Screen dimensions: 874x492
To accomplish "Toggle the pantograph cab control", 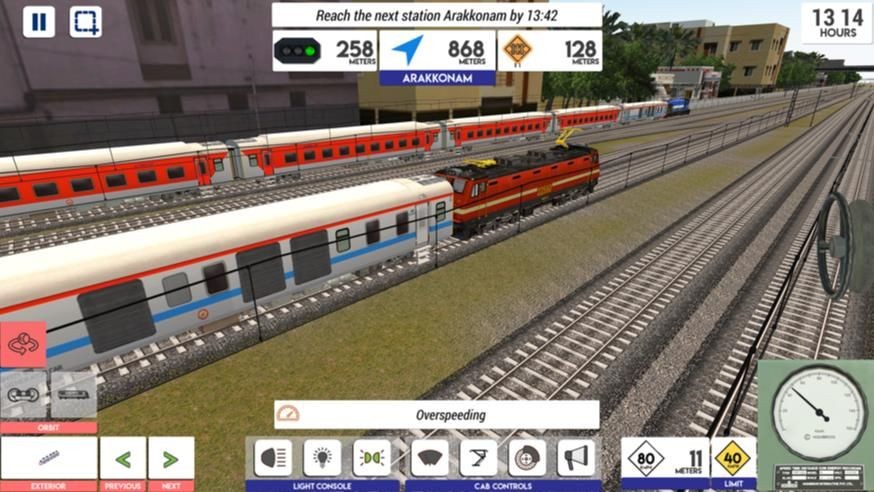I will [x=478, y=458].
